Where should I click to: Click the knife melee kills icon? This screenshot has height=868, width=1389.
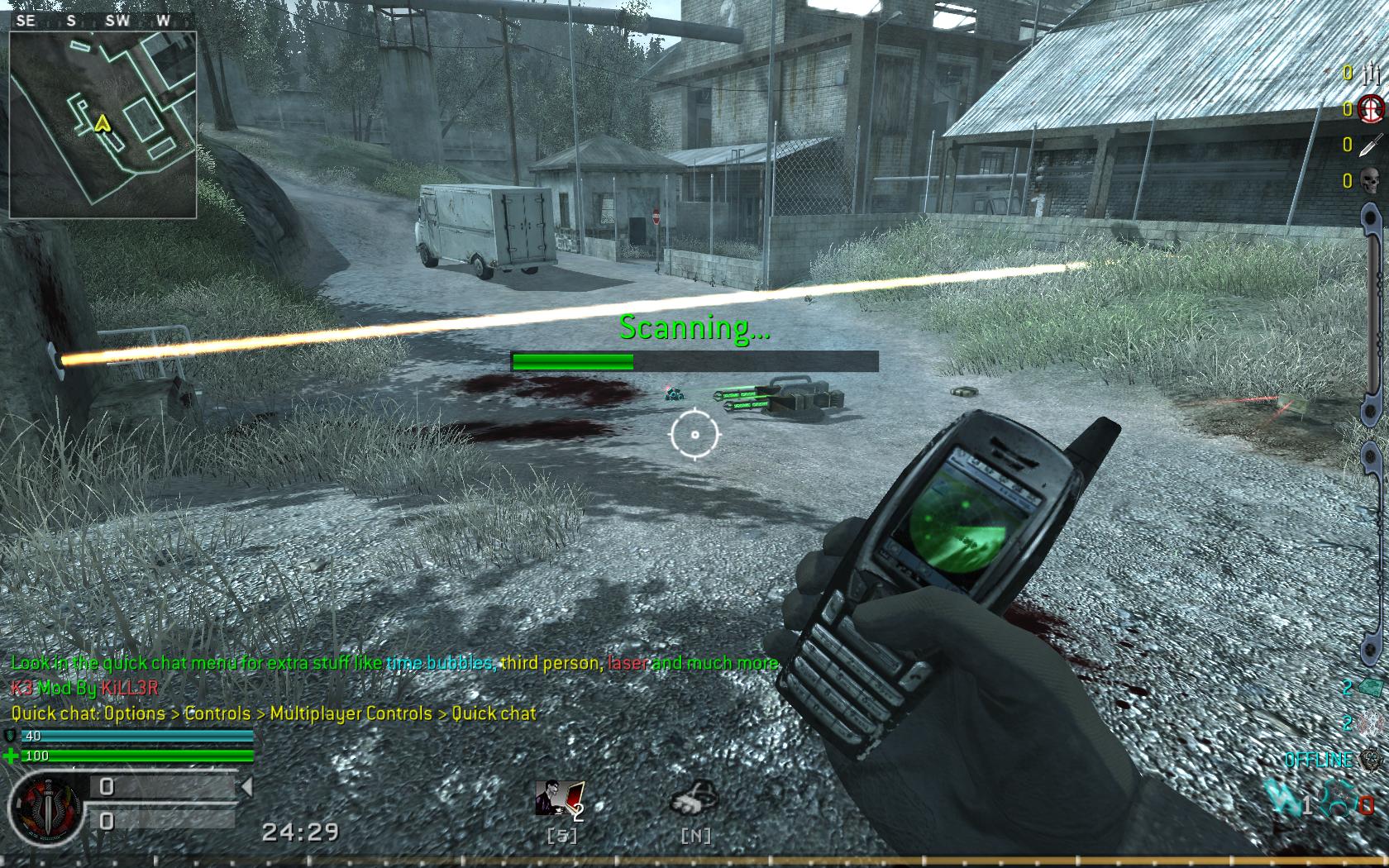[x=1371, y=145]
